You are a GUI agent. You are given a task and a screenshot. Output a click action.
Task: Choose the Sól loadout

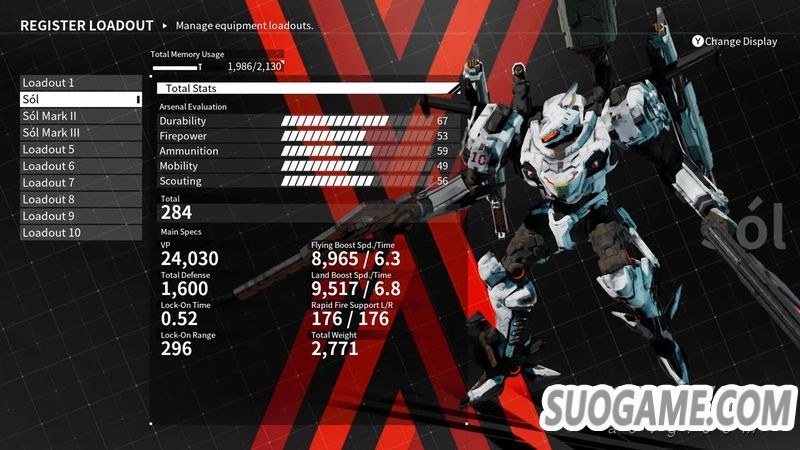80,100
